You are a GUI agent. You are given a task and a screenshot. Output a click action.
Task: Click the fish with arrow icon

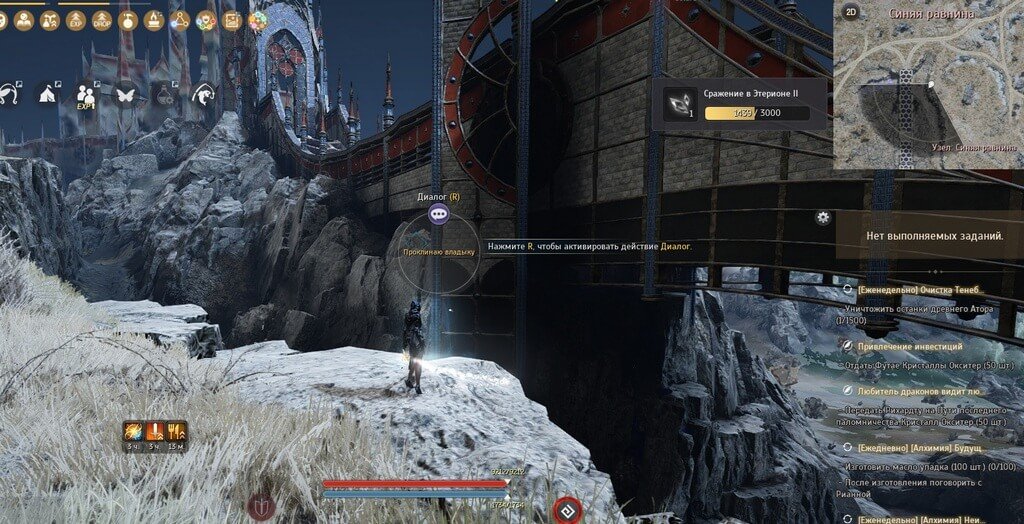pos(204,95)
